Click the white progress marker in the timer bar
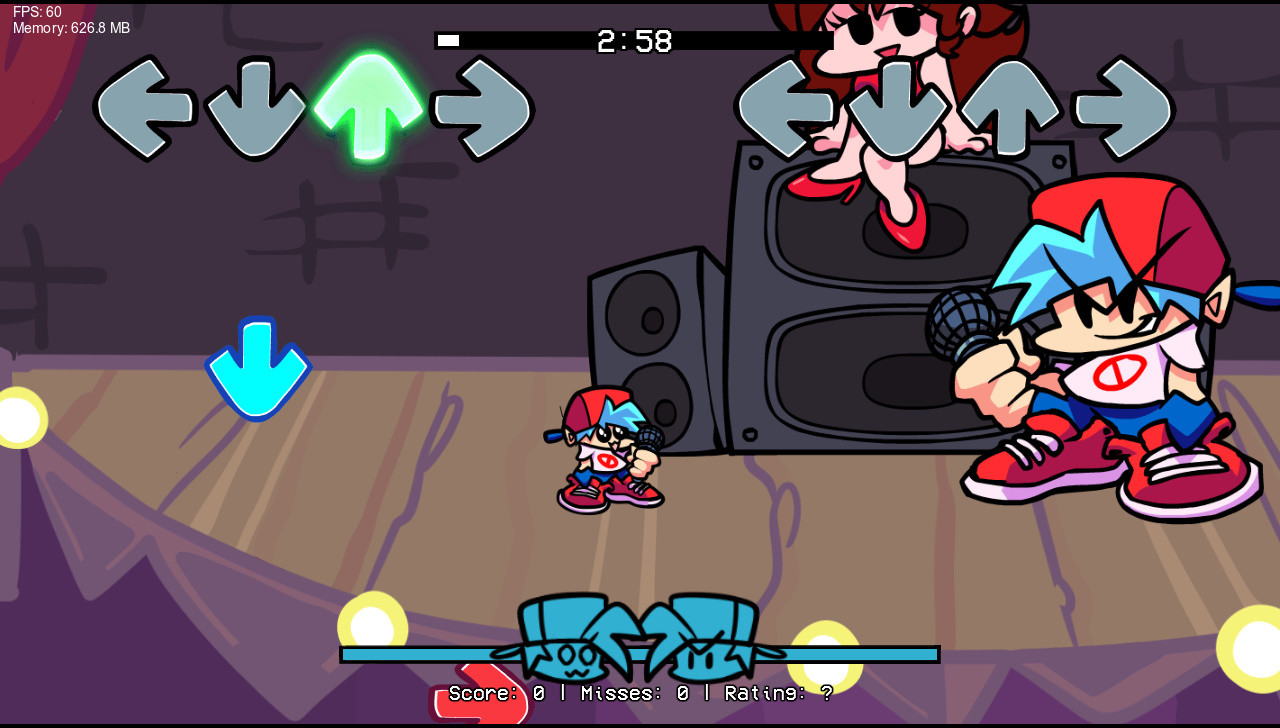This screenshot has height=728, width=1280. (450, 41)
